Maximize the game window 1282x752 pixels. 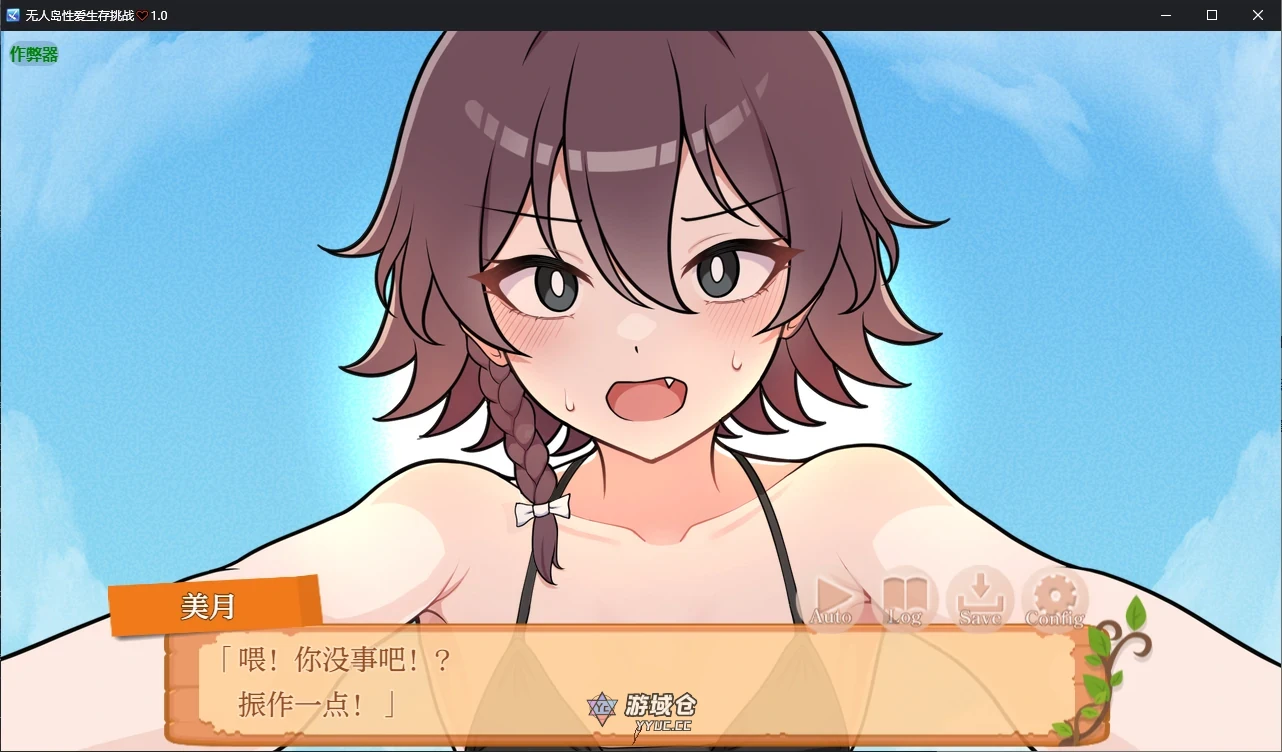coord(1211,15)
